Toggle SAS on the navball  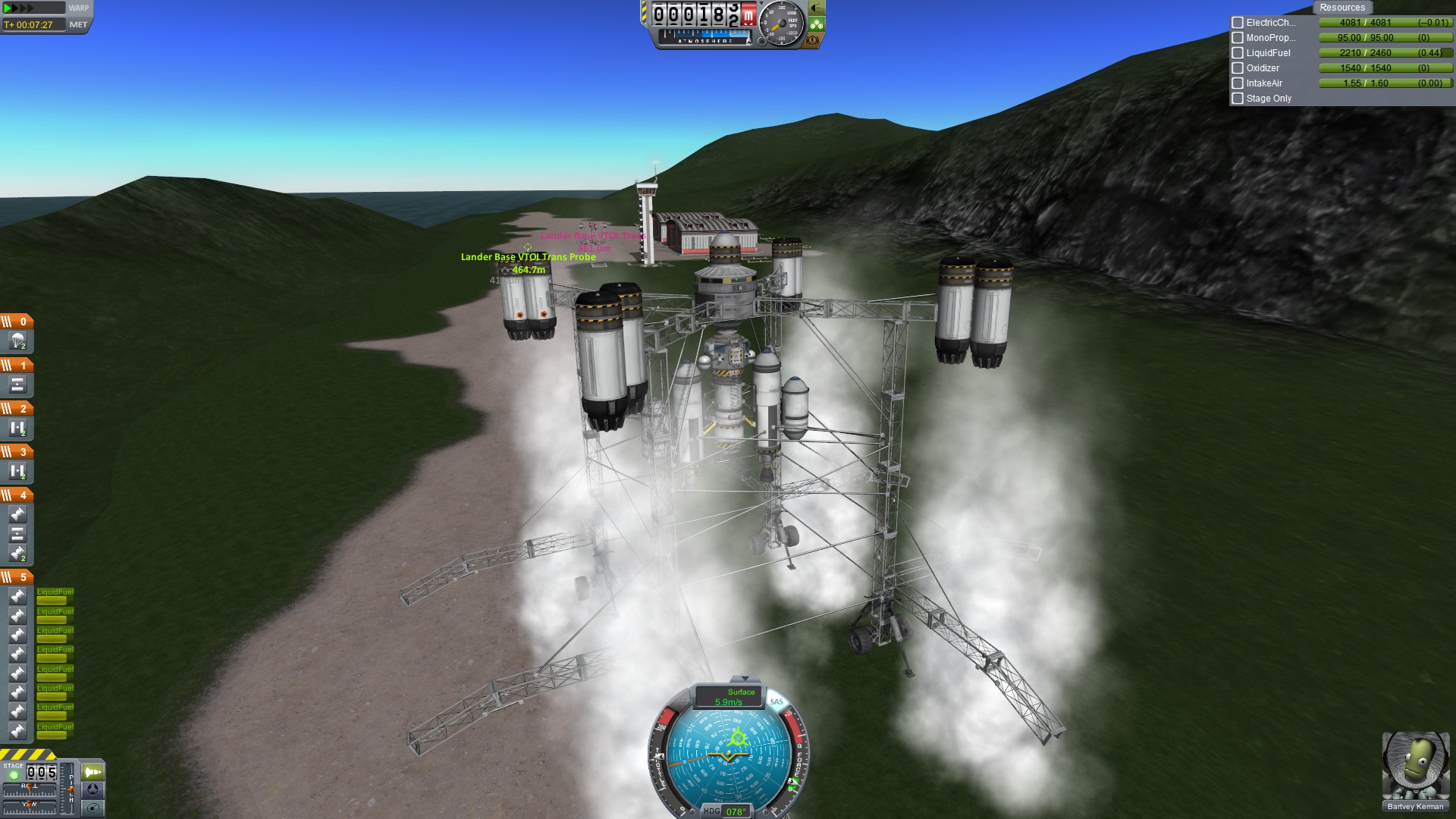777,701
